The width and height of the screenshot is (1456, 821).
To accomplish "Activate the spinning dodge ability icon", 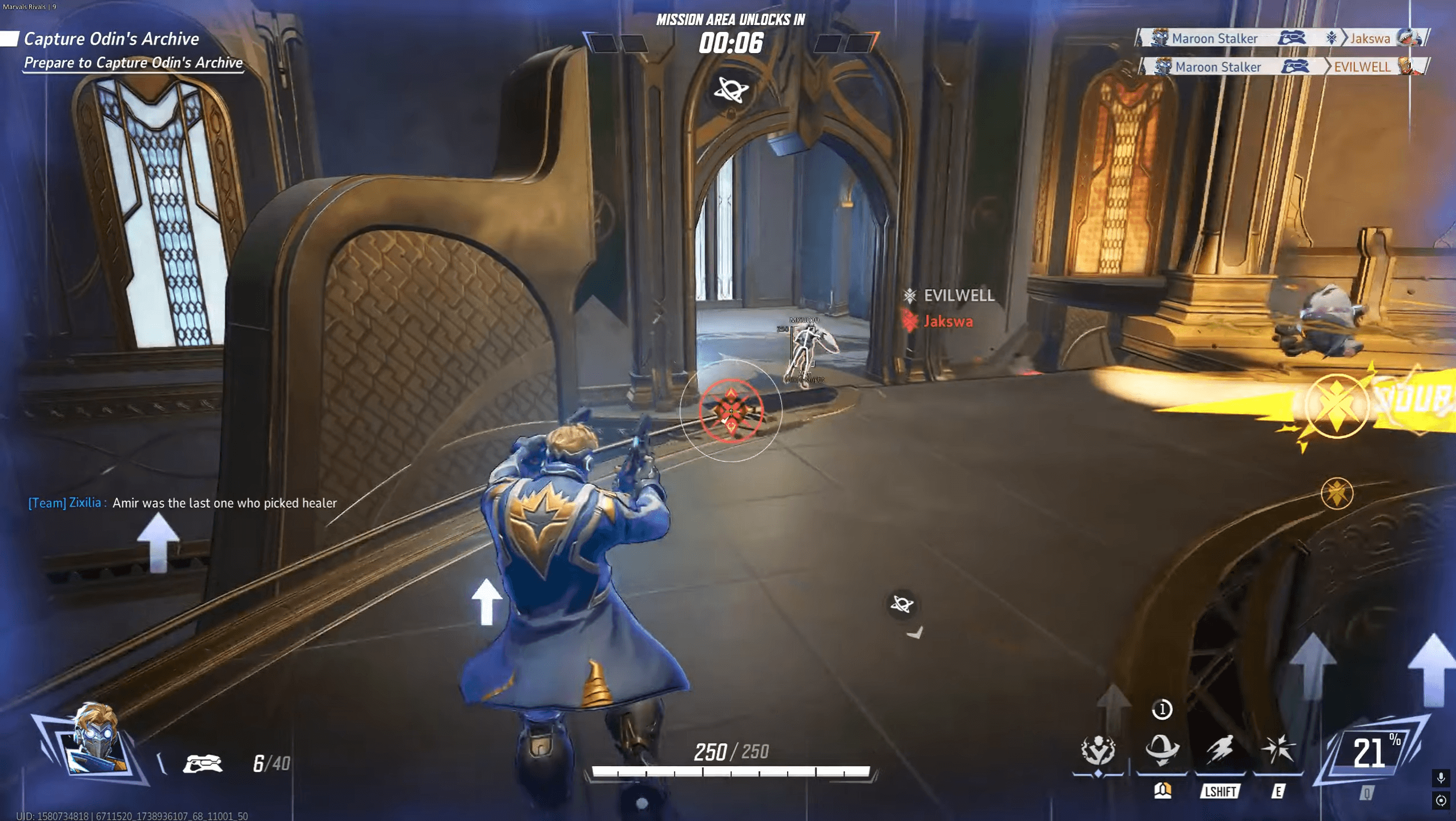I will click(1161, 749).
